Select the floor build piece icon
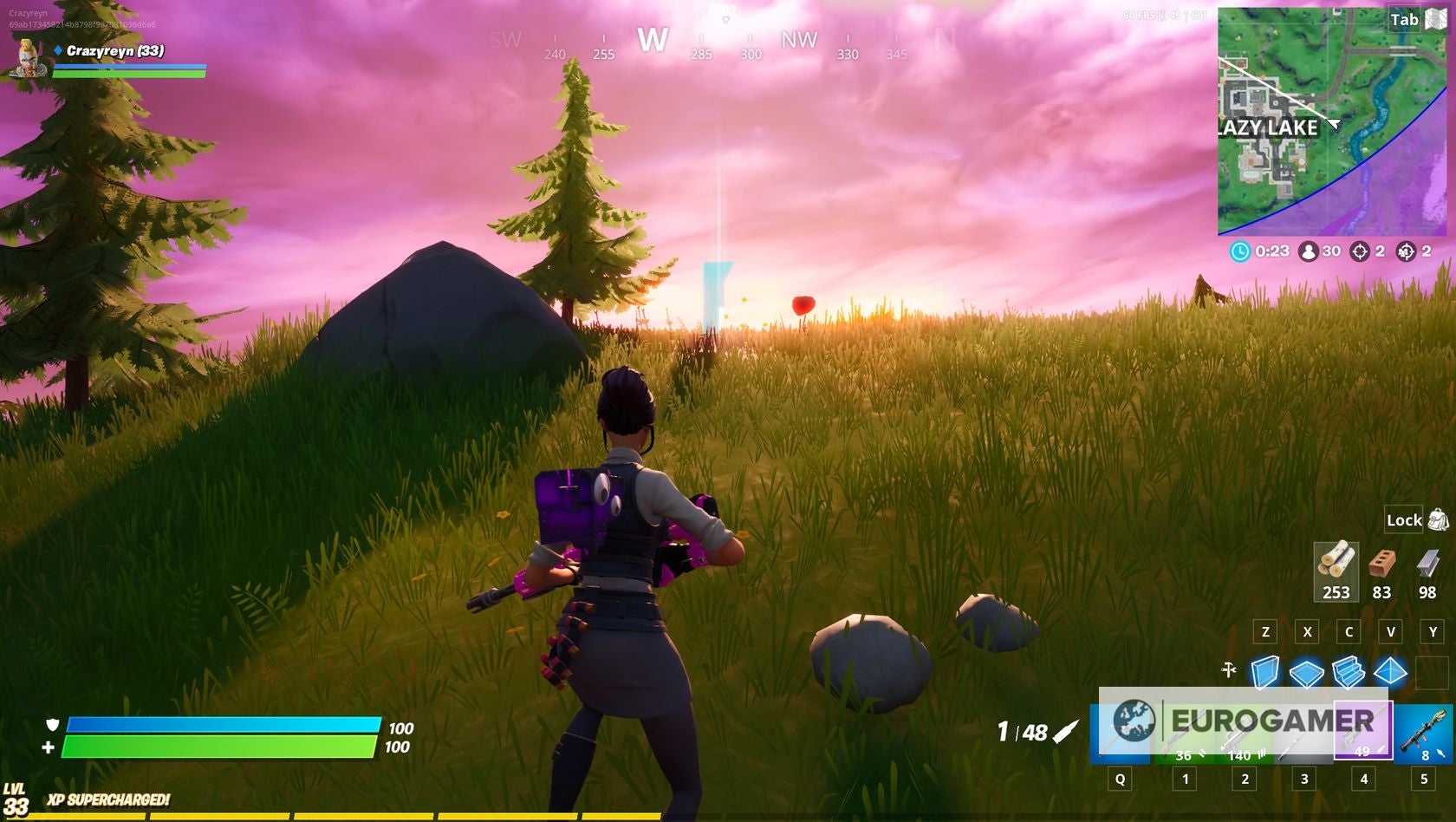This screenshot has width=1456, height=822. coord(1308,670)
